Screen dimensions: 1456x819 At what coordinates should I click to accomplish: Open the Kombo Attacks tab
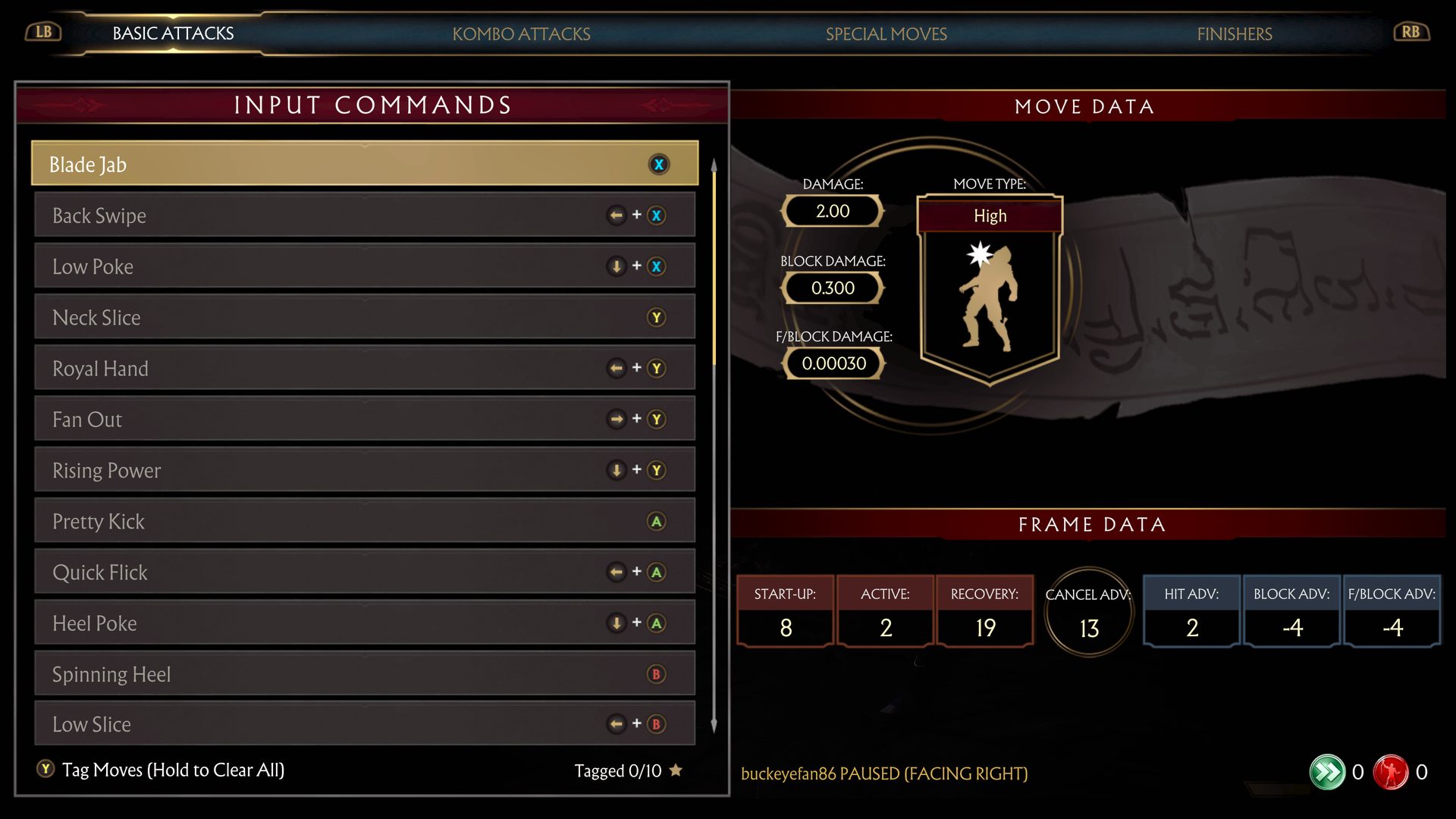[521, 34]
